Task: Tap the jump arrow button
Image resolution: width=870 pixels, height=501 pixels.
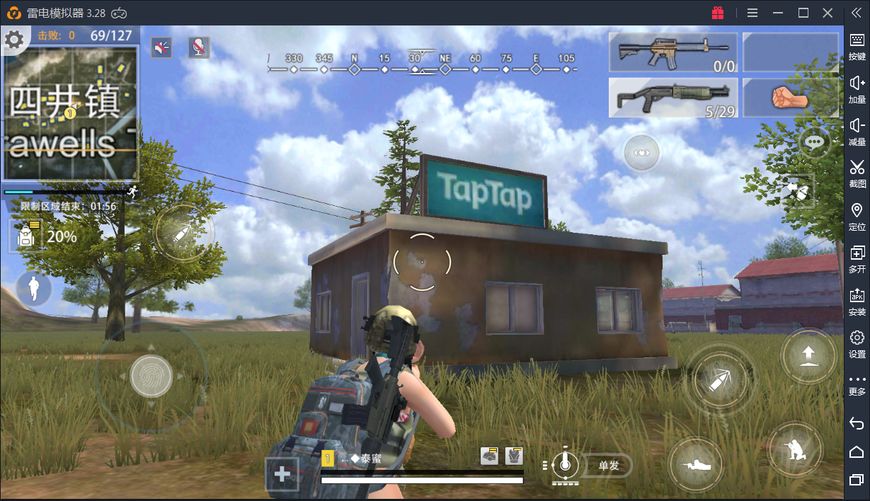Action: click(x=808, y=355)
